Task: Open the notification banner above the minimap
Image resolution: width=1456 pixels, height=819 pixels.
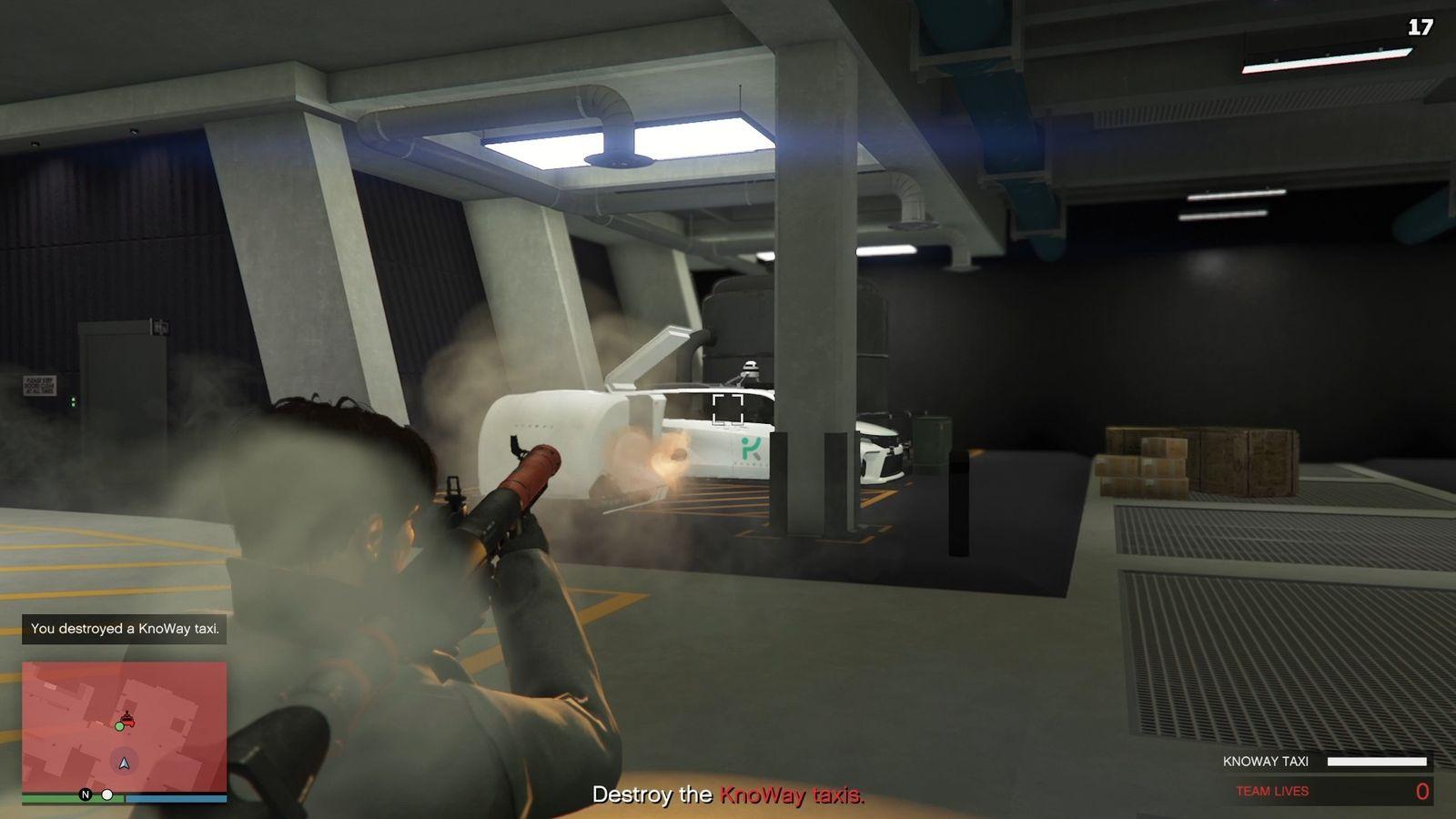Action: (x=126, y=629)
